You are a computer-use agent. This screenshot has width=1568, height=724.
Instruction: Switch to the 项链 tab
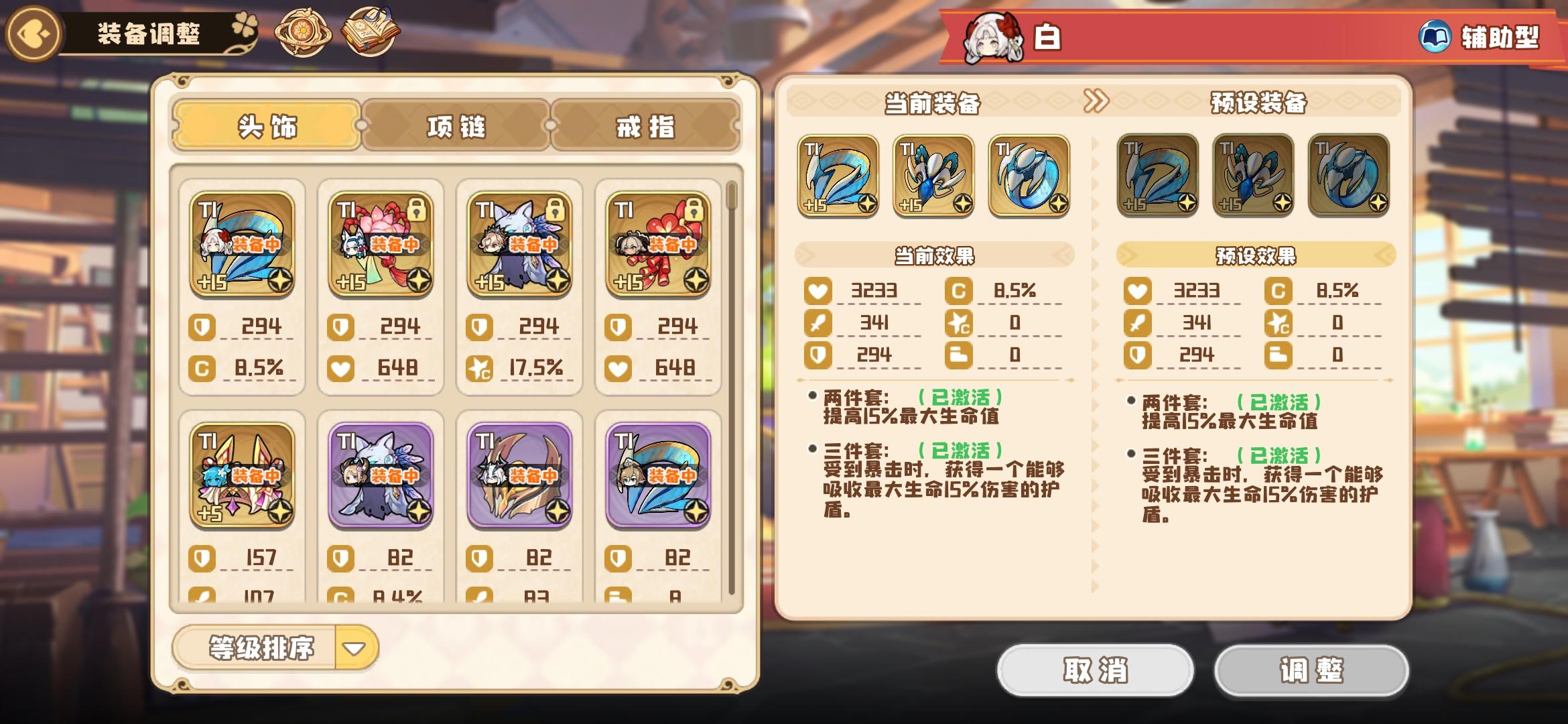[x=456, y=124]
